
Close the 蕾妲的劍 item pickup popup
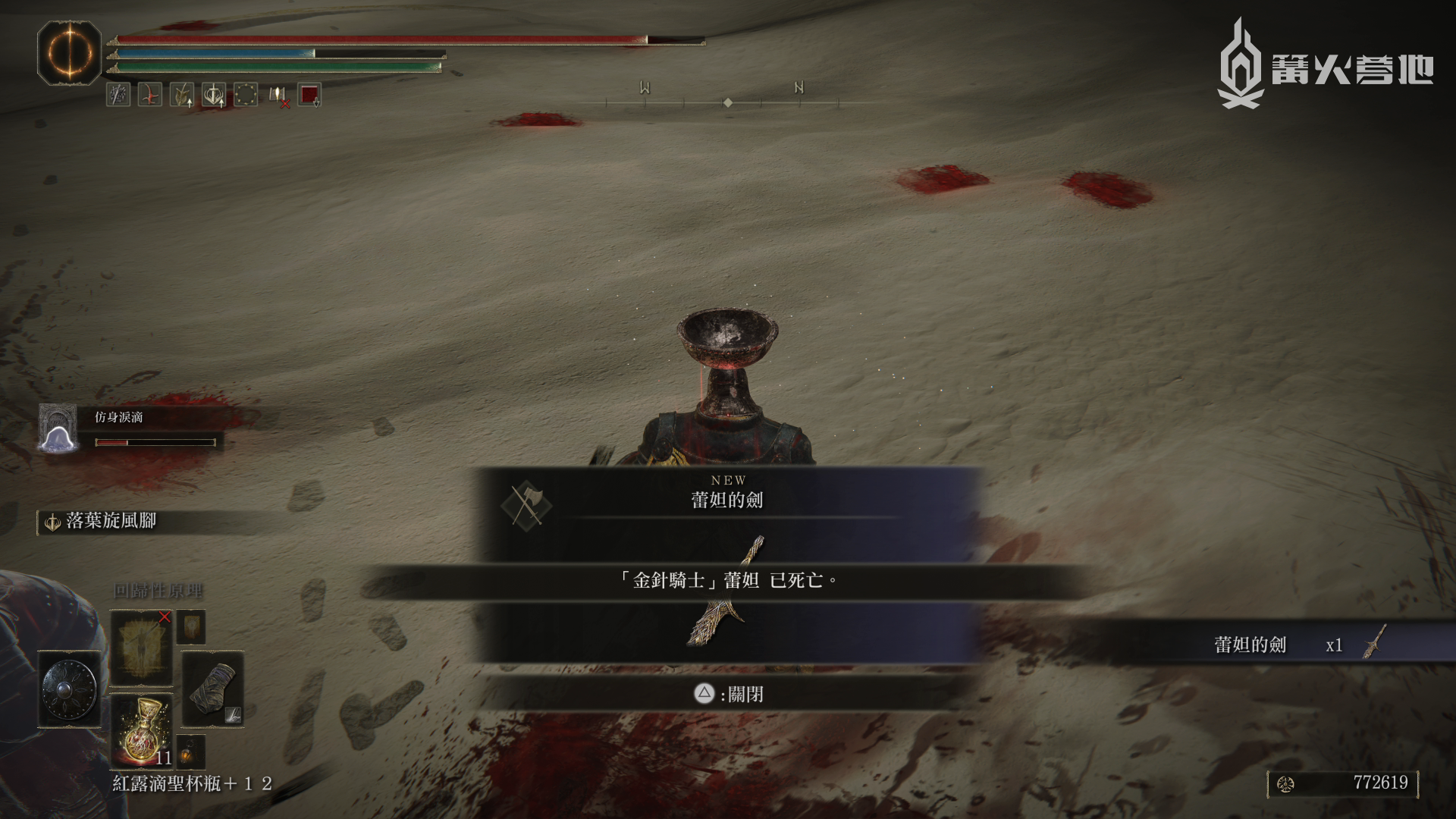click(730, 694)
